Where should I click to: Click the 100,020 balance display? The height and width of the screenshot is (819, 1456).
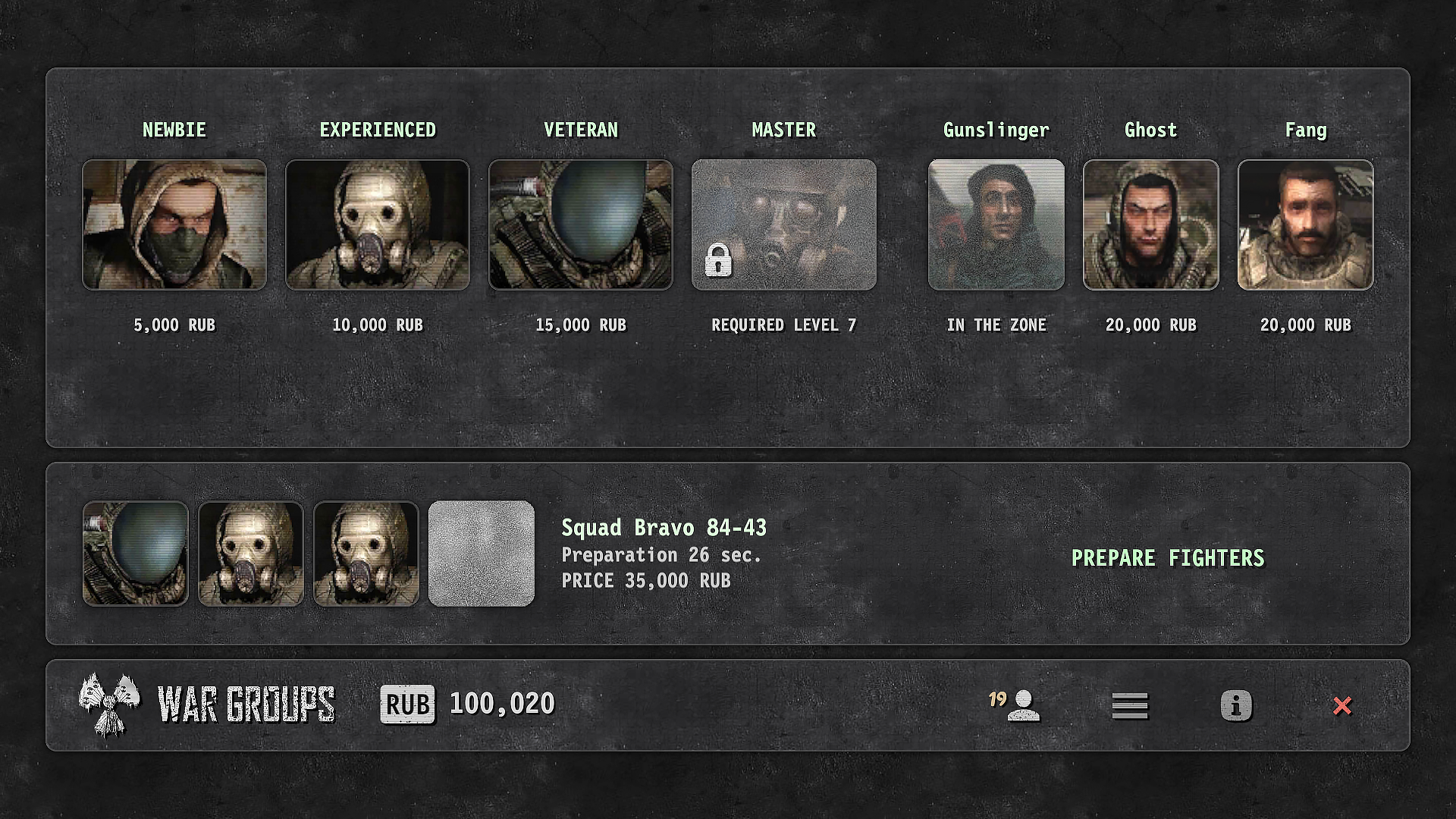click(500, 704)
